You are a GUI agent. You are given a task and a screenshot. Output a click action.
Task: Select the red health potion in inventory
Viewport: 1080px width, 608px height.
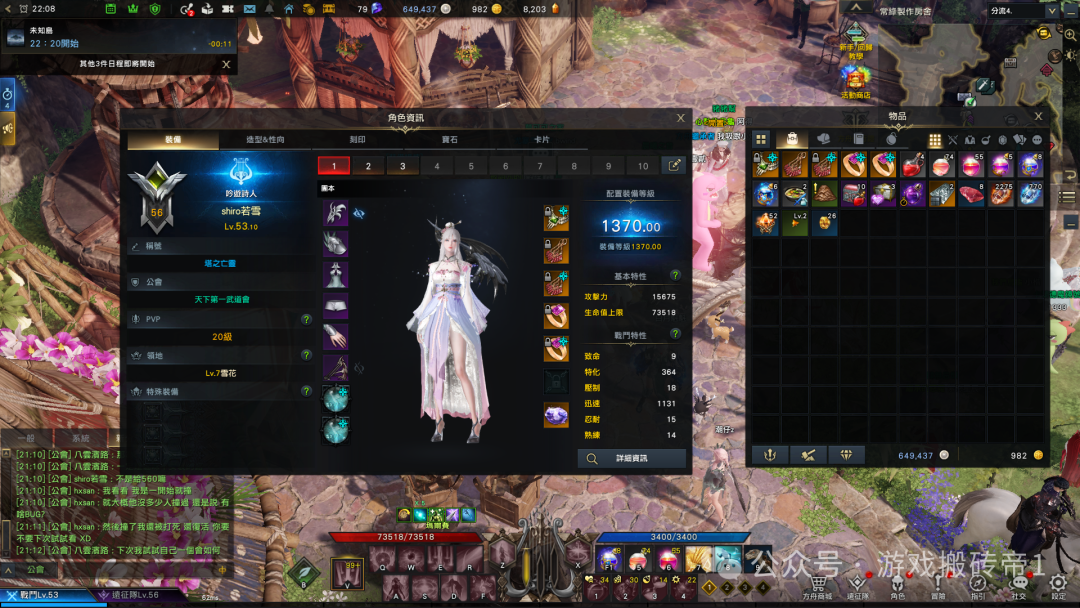pyautogui.click(x=911, y=165)
